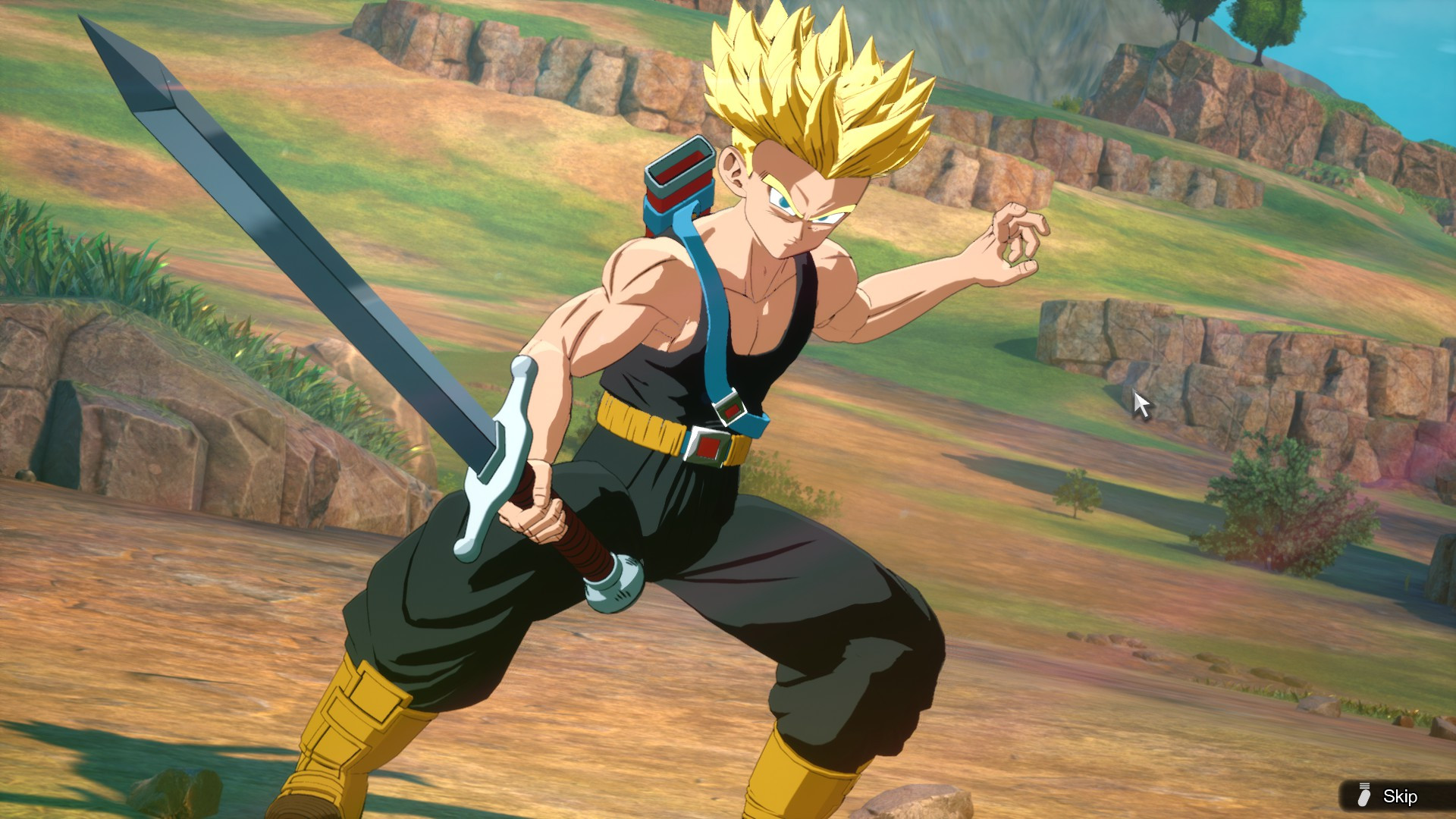
Task: Select the Skip label text
Action: (x=1403, y=797)
